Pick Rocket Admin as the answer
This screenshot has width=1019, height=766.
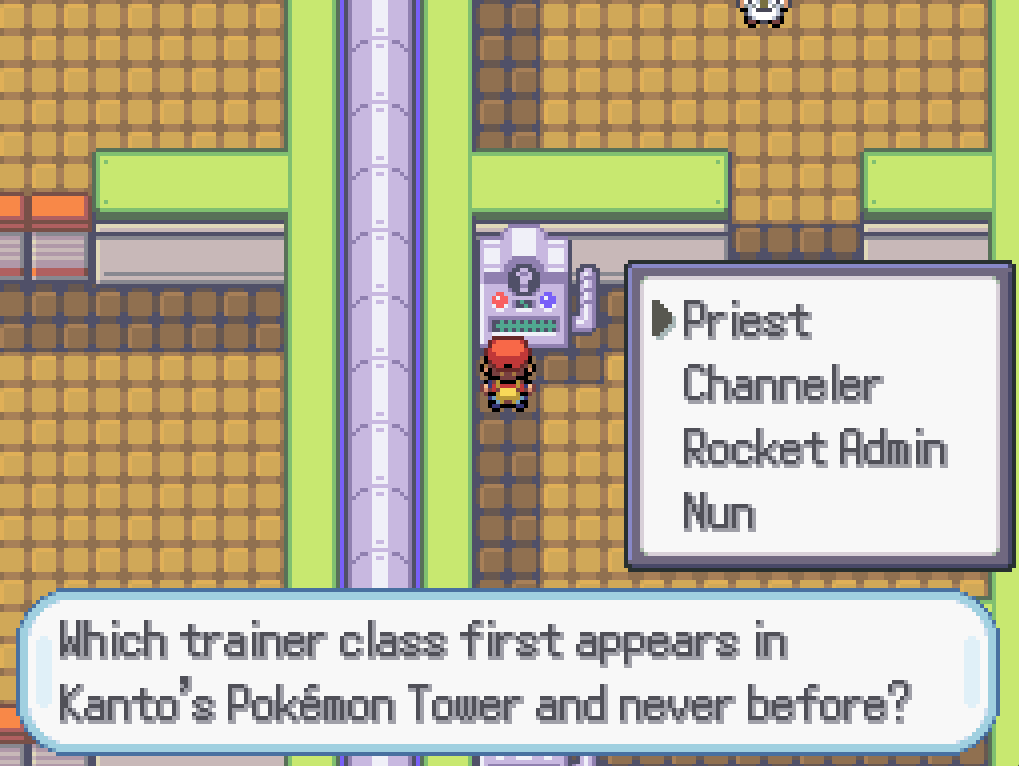tap(814, 449)
